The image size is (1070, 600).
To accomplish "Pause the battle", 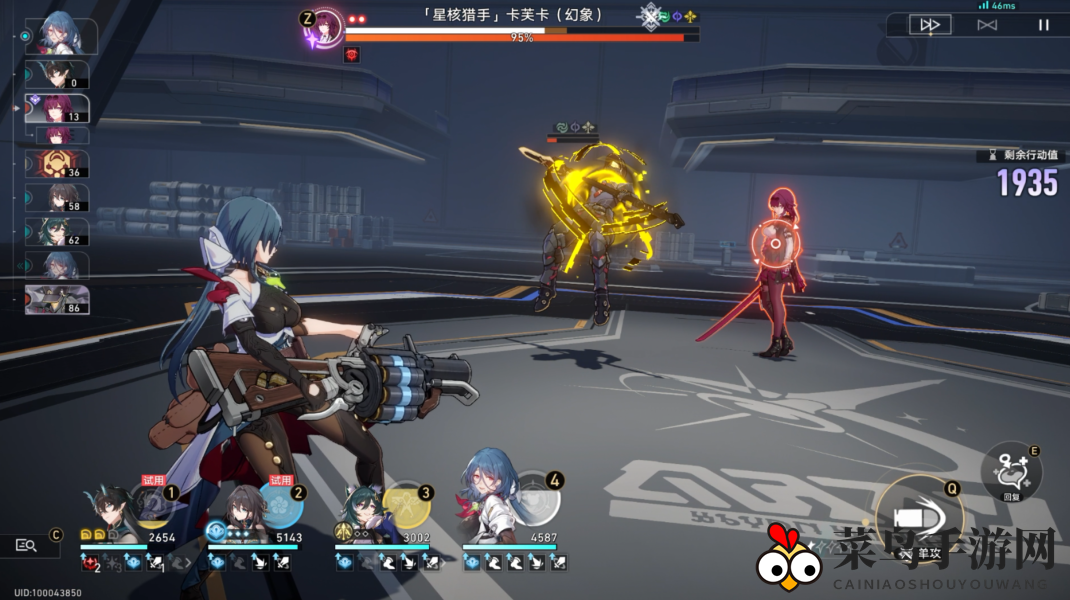I will (1043, 25).
